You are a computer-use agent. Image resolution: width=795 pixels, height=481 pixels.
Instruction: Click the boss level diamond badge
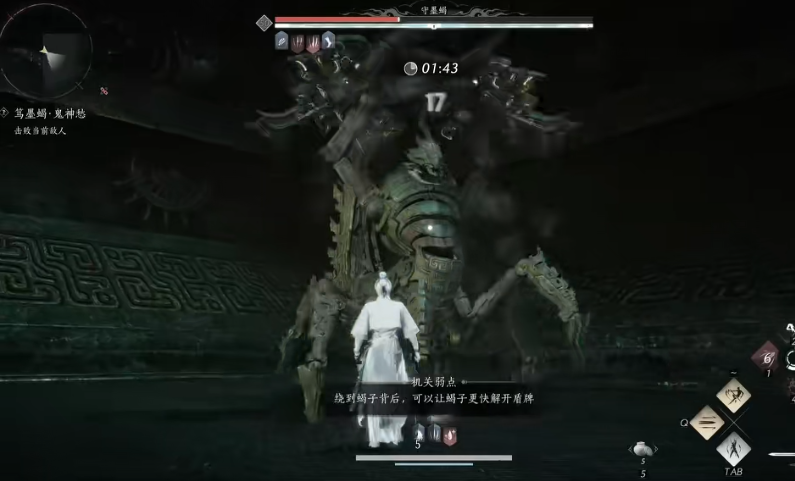click(264, 22)
